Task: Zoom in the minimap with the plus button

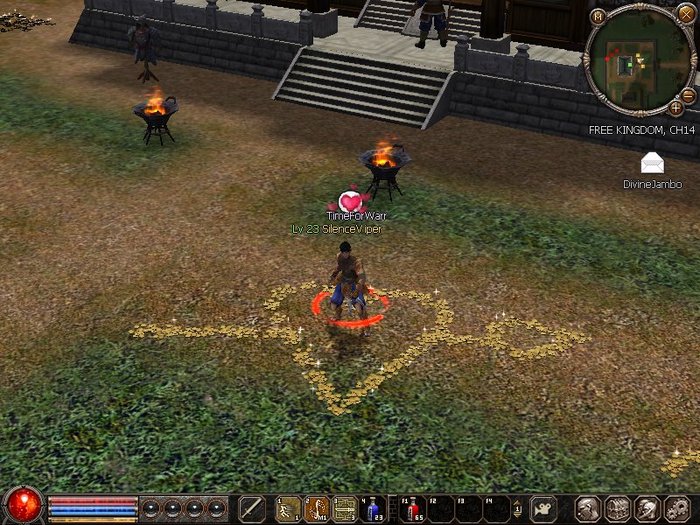Action: [677, 107]
